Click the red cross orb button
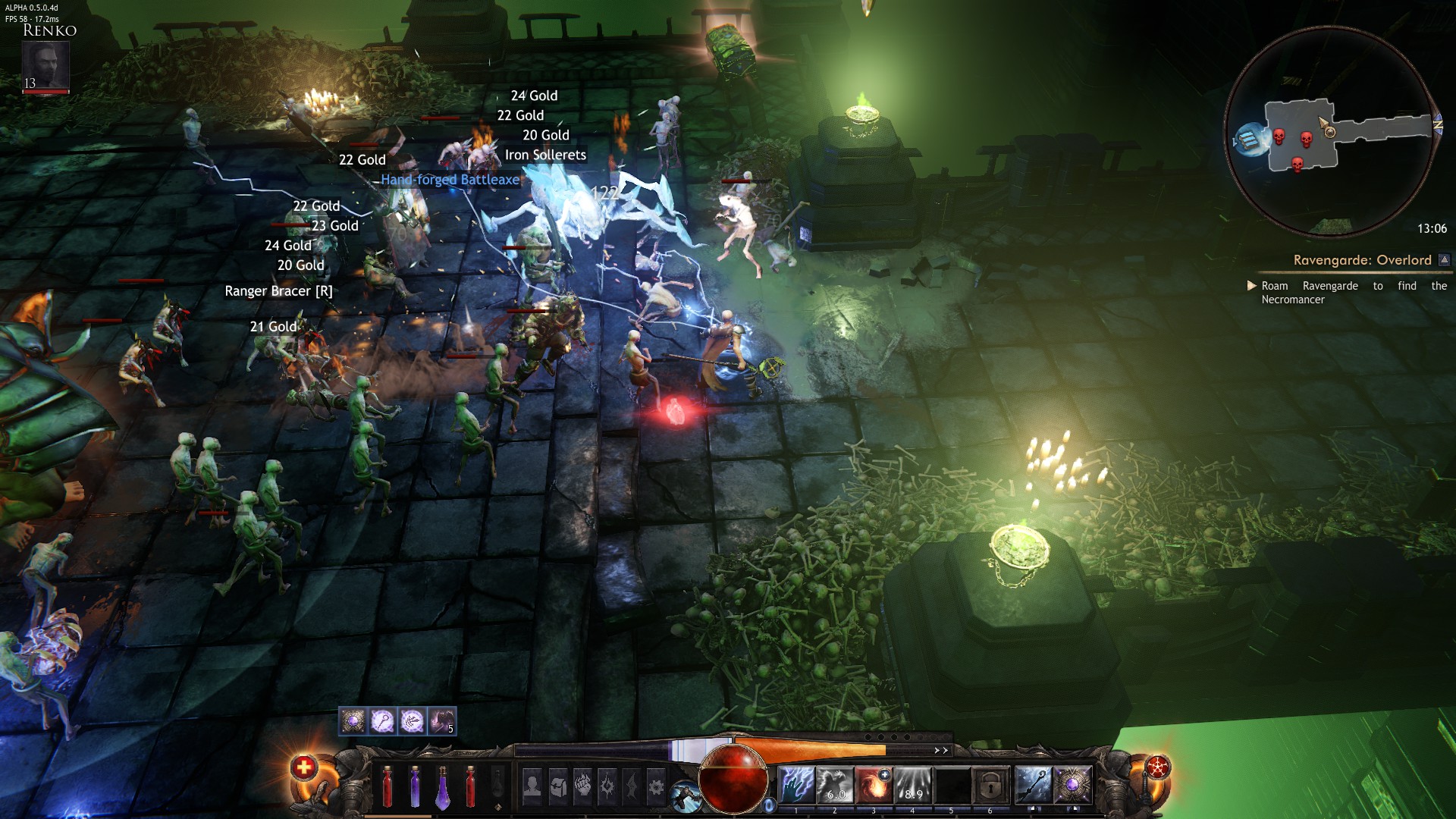 303,767
